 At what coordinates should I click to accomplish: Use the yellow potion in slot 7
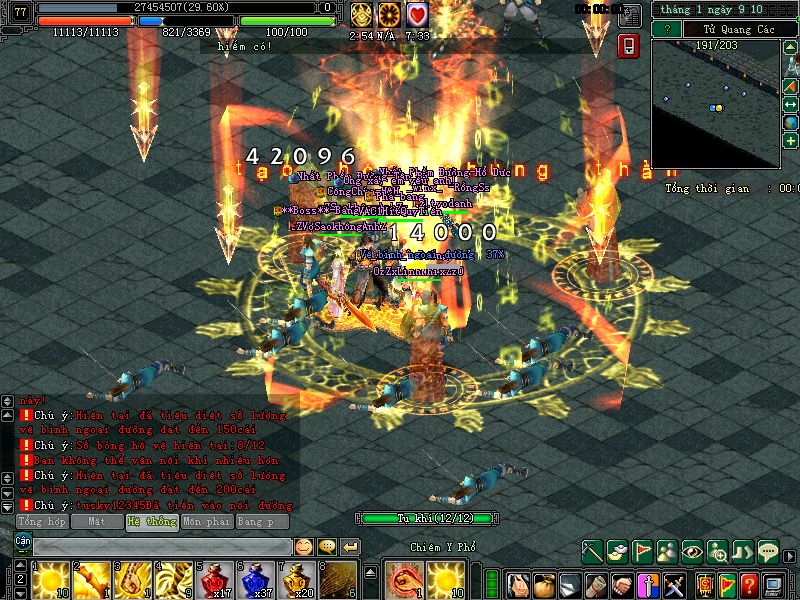pos(300,577)
